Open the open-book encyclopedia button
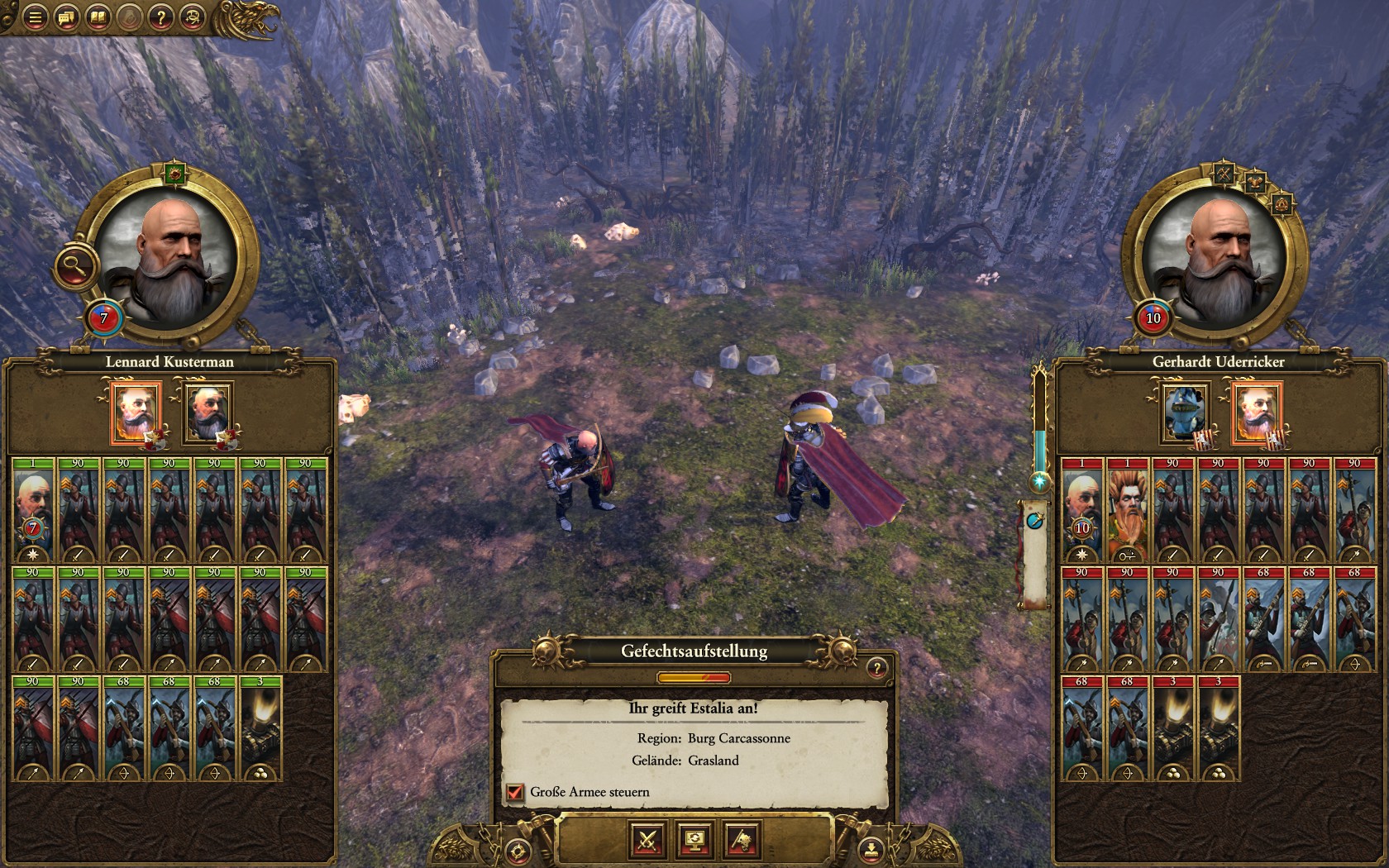This screenshot has width=1389, height=868. (98, 17)
